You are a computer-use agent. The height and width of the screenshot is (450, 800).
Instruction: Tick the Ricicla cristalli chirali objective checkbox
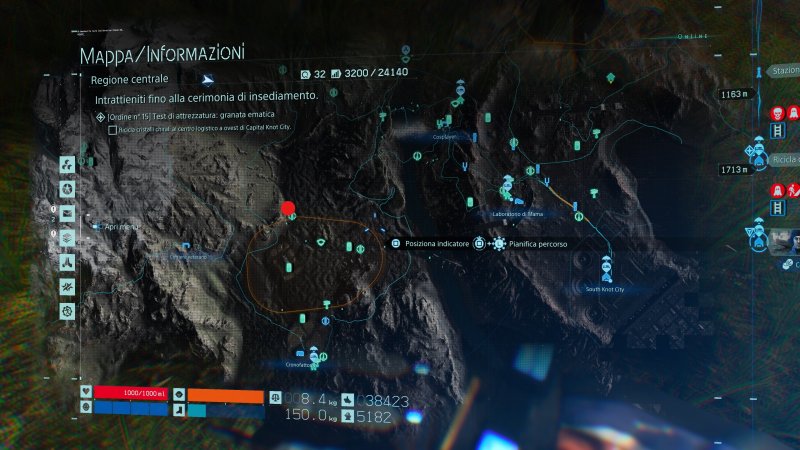tap(111, 129)
